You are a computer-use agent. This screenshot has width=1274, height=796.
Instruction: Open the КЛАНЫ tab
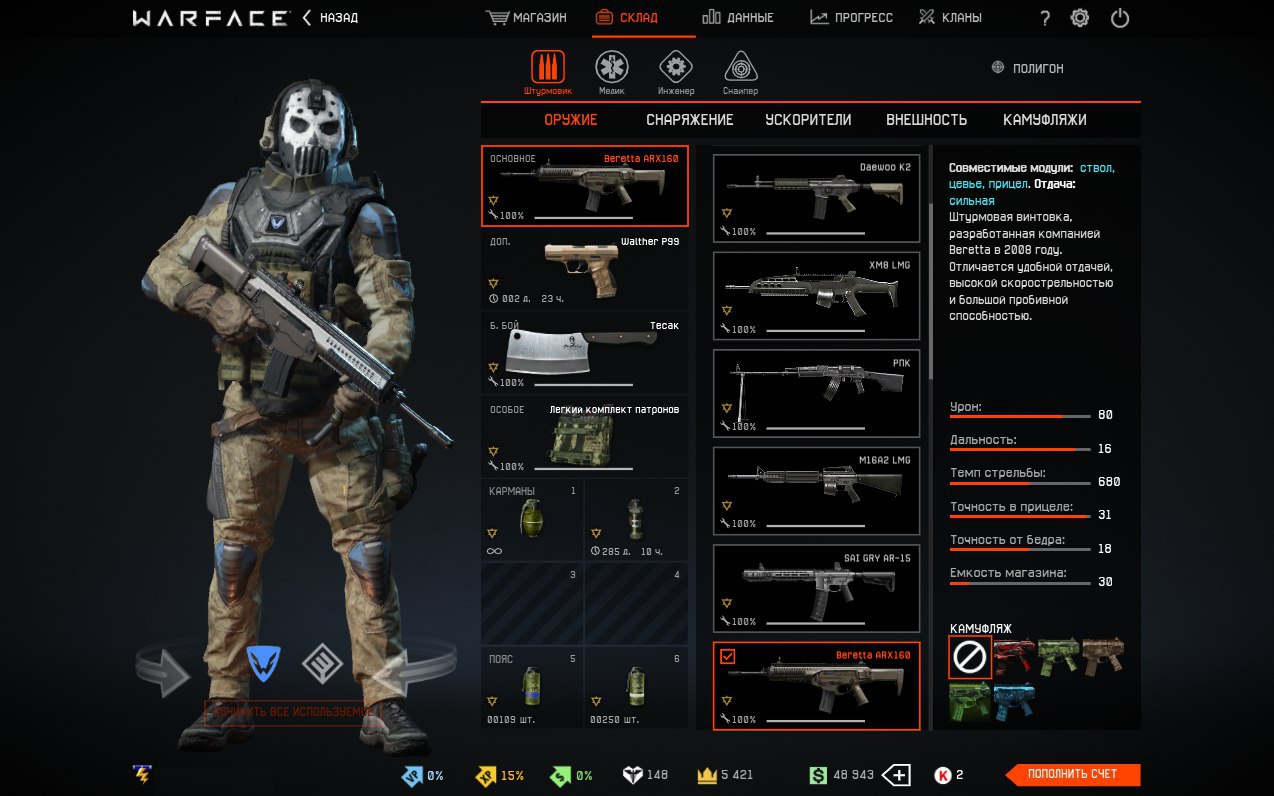pyautogui.click(x=950, y=18)
